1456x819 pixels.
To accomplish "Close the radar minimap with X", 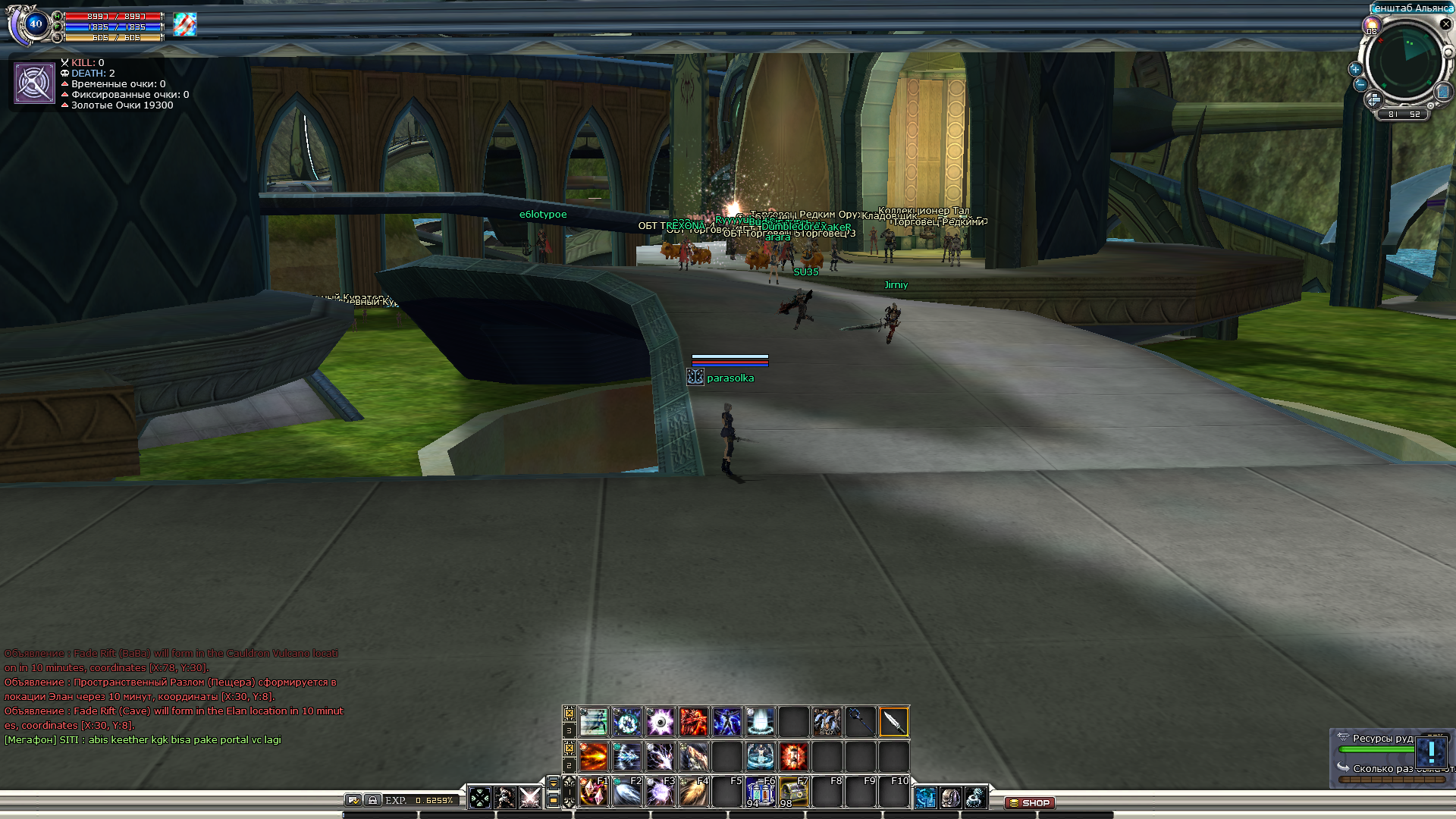I will click(x=1445, y=24).
